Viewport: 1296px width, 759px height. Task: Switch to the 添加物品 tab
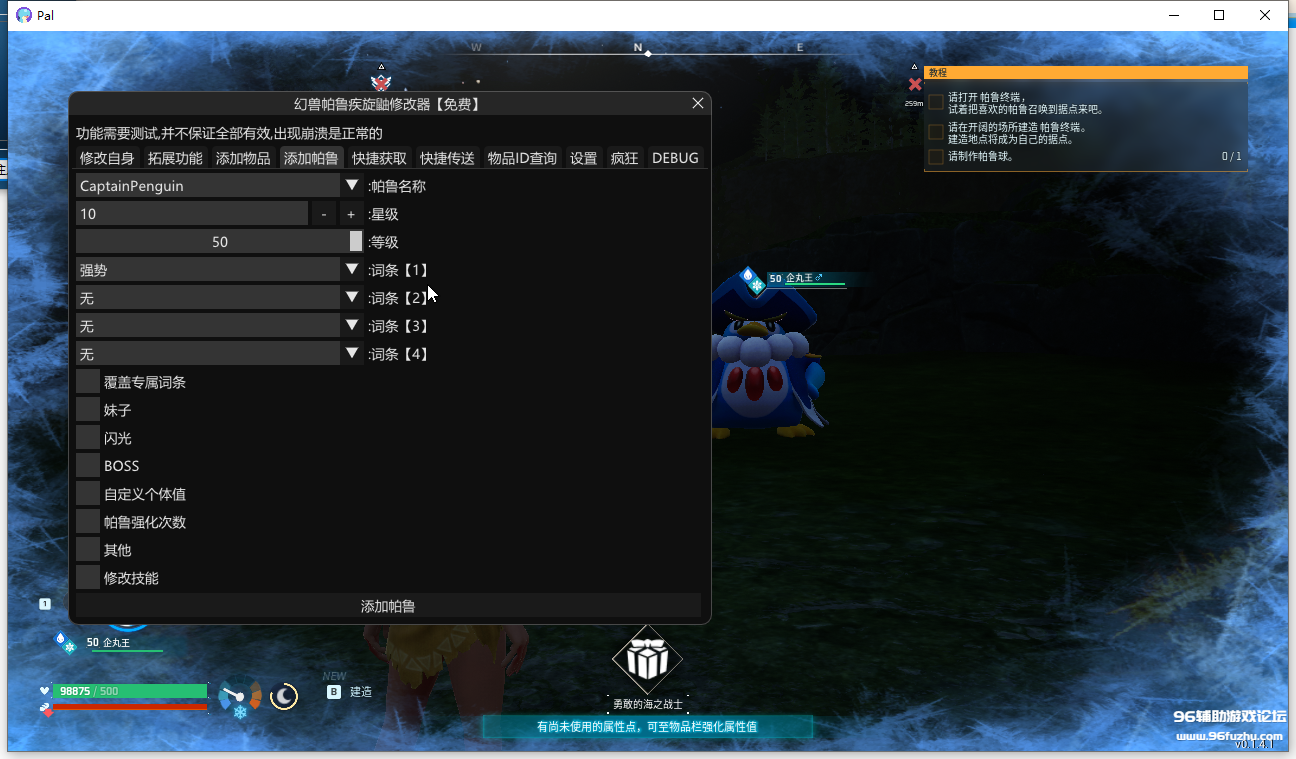click(243, 158)
